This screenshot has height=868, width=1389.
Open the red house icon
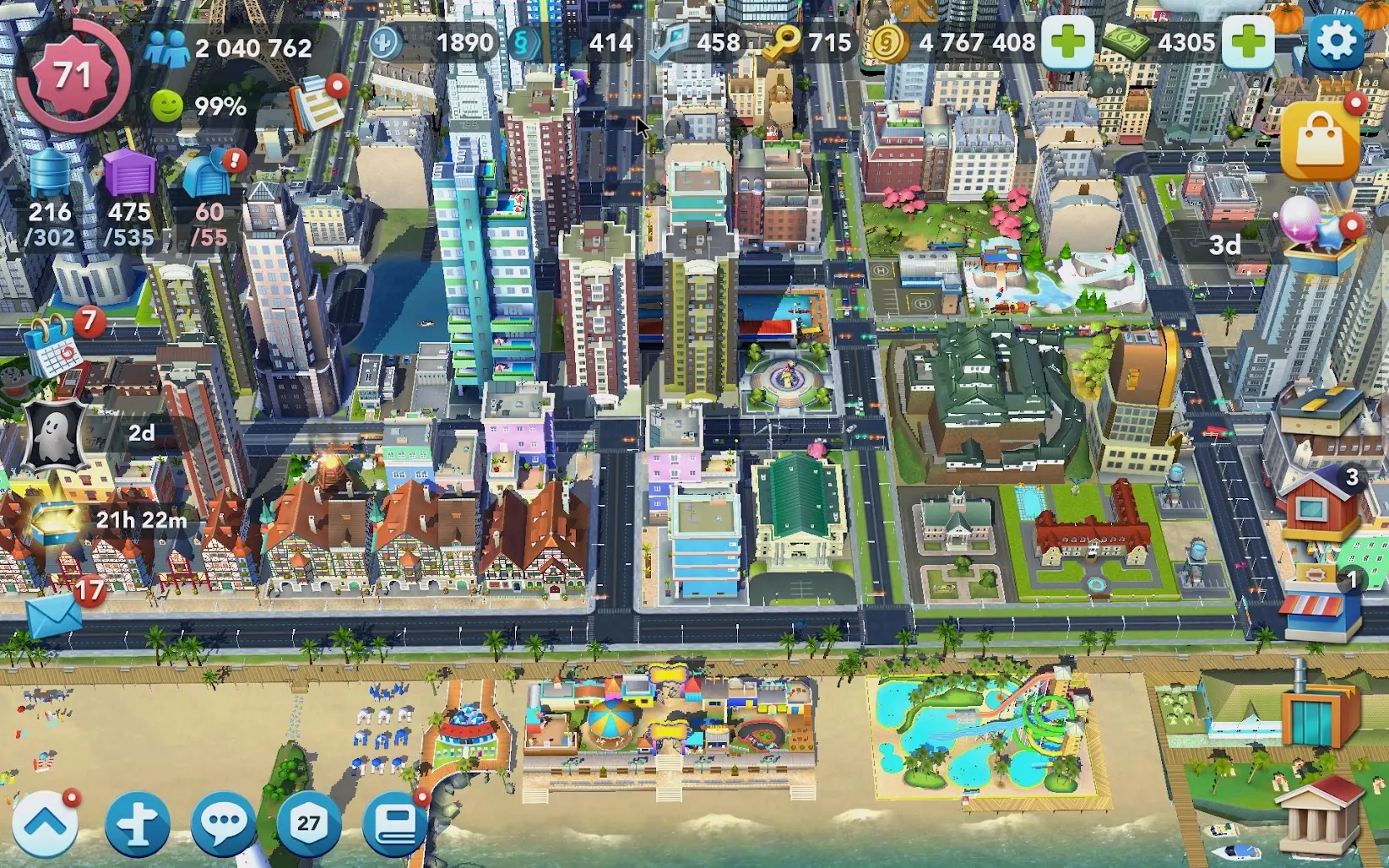click(1317, 505)
